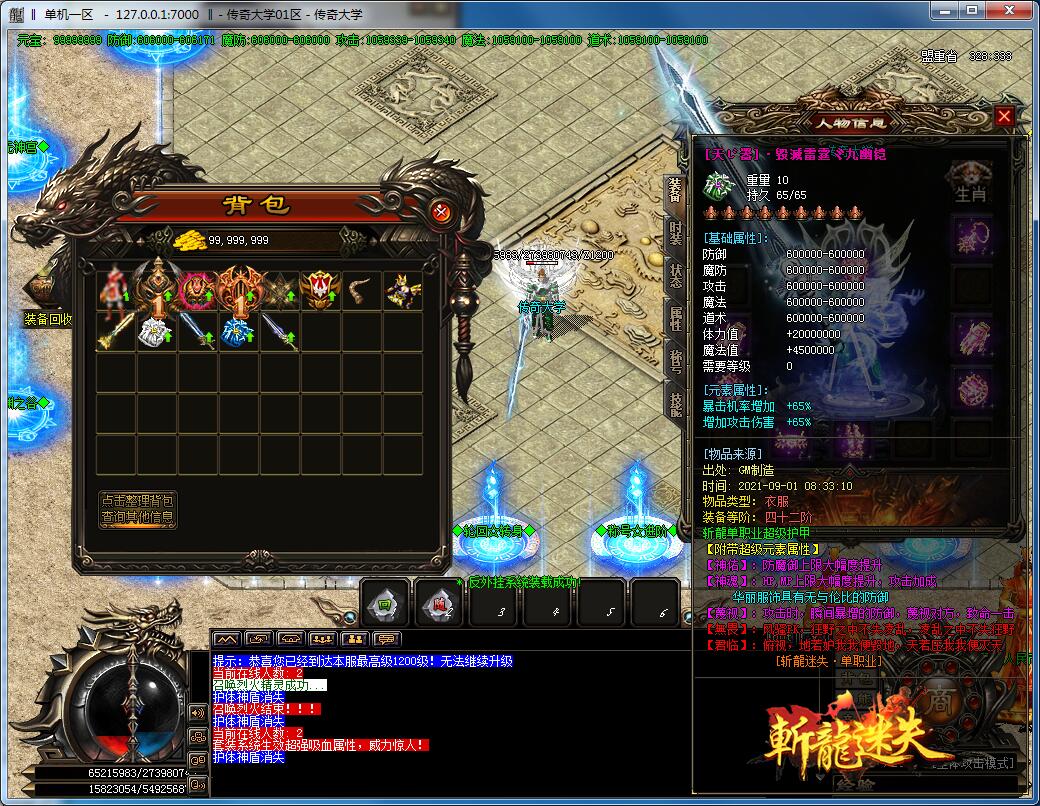Select the white armor item in bag
1040x806 pixels.
(x=157, y=332)
